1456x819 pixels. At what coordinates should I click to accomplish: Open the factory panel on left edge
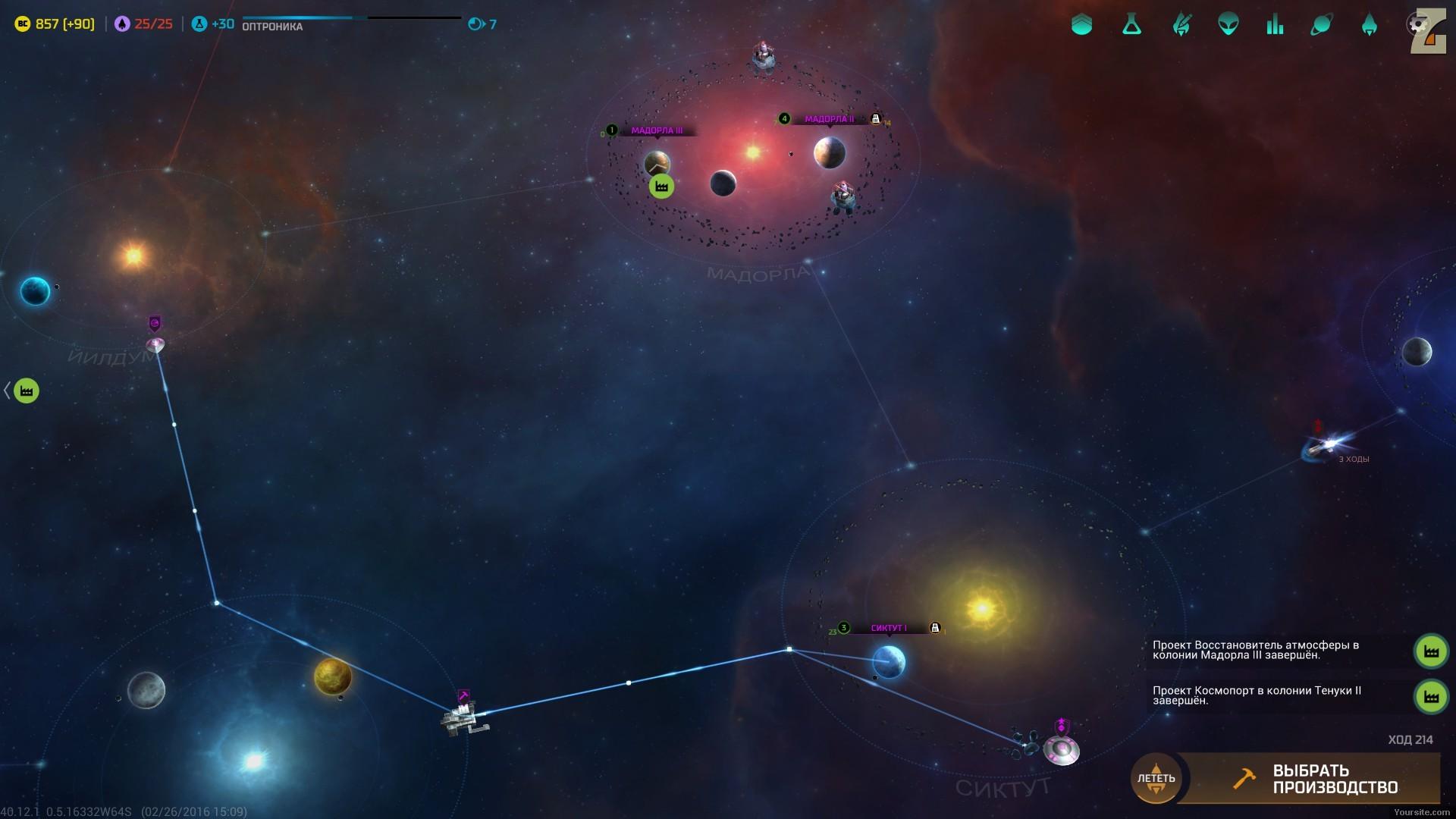pos(26,391)
